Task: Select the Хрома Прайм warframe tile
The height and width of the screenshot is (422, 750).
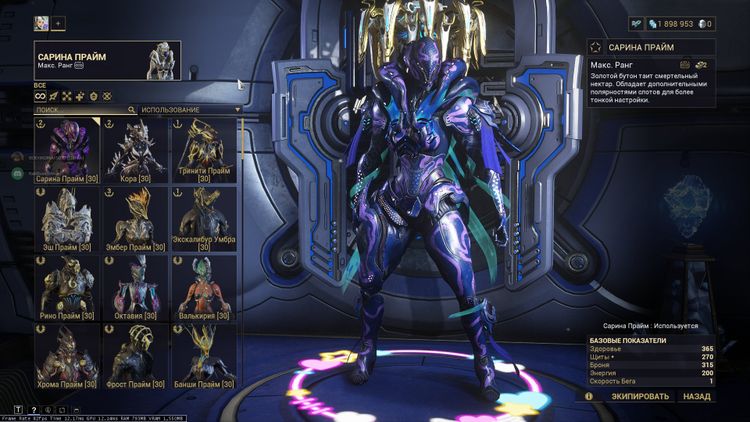Action: (x=65, y=357)
